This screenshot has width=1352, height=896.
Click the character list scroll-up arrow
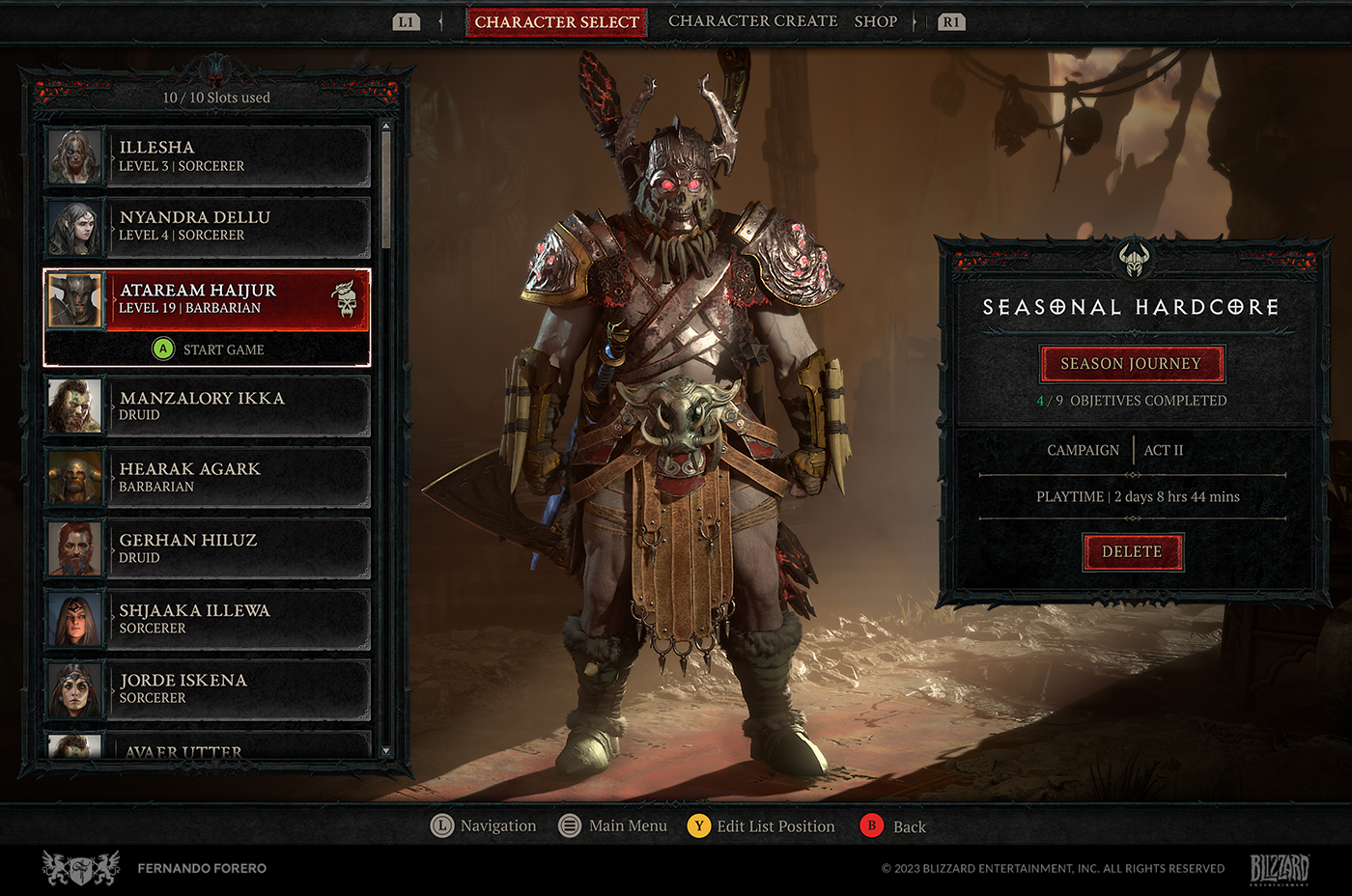pos(386,126)
